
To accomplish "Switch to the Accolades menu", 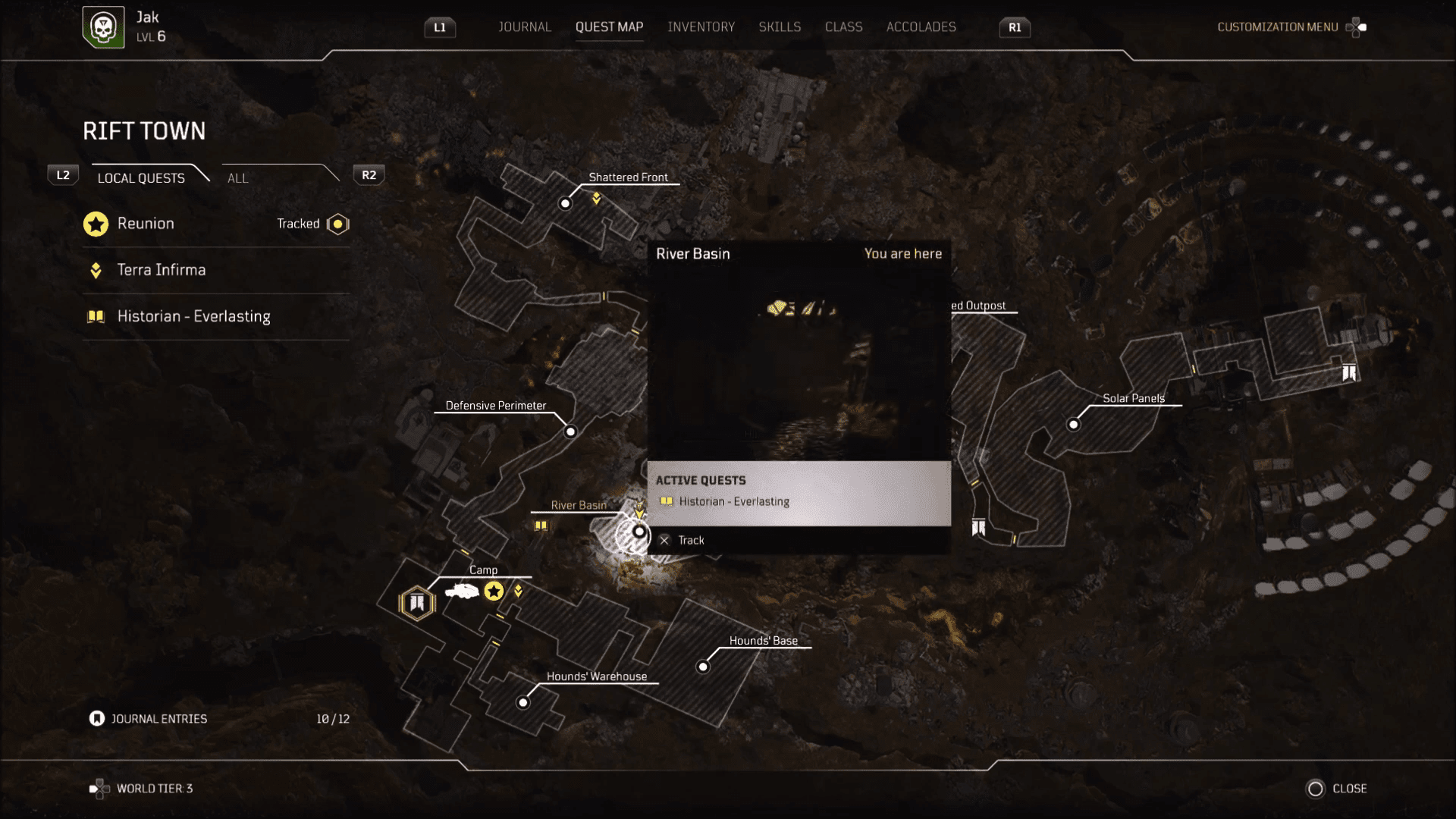I will [921, 27].
